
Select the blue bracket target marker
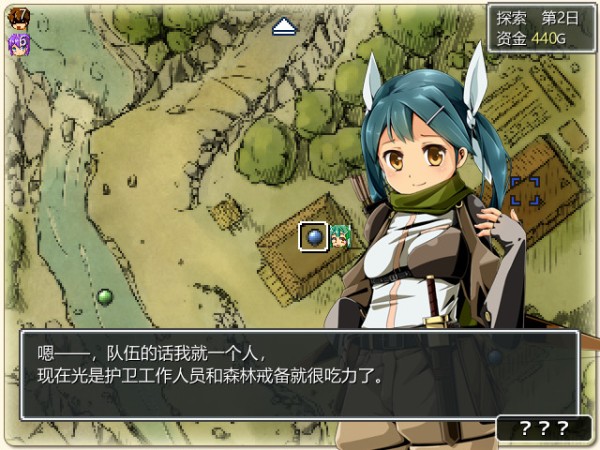pyautogui.click(x=525, y=191)
